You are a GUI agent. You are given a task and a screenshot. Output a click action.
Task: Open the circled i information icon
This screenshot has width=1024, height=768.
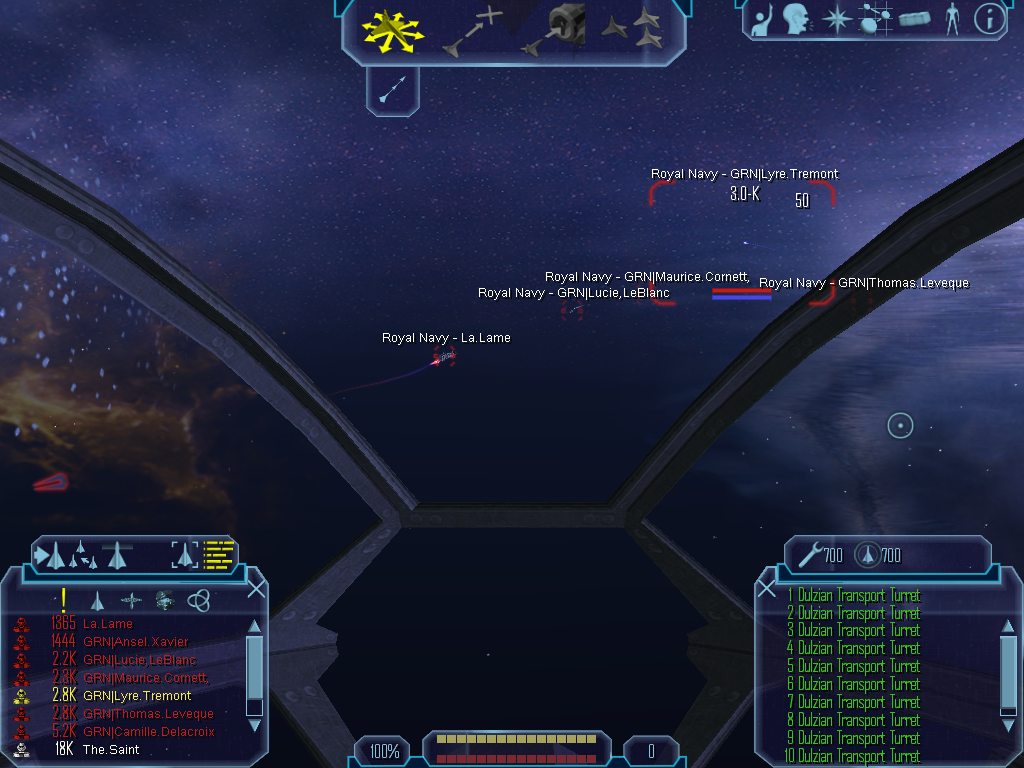(x=989, y=18)
